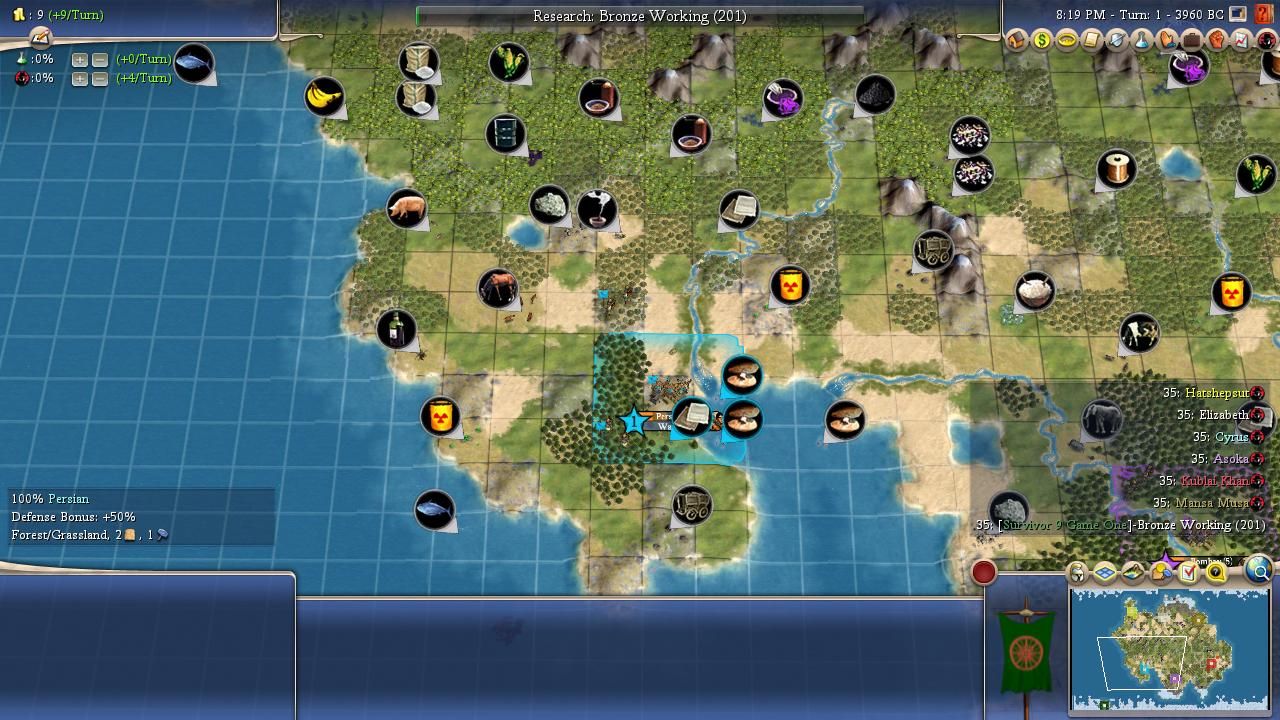Open the globe view magnifier button
The image size is (1280, 720).
(1259, 571)
